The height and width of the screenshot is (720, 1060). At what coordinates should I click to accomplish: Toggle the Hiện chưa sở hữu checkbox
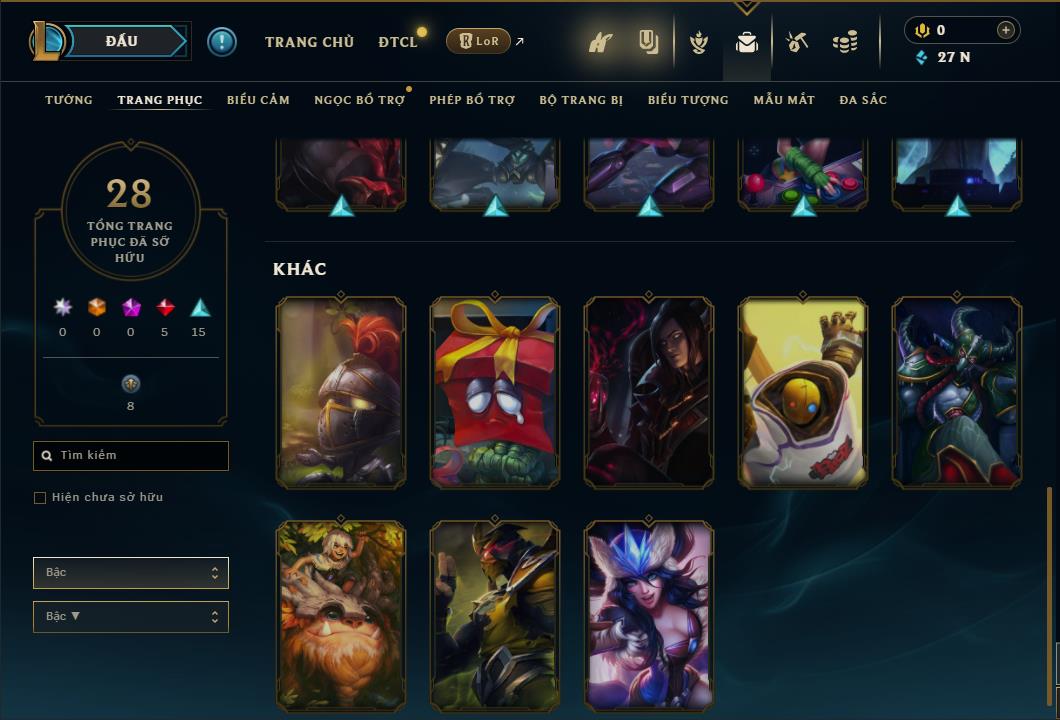tap(40, 498)
